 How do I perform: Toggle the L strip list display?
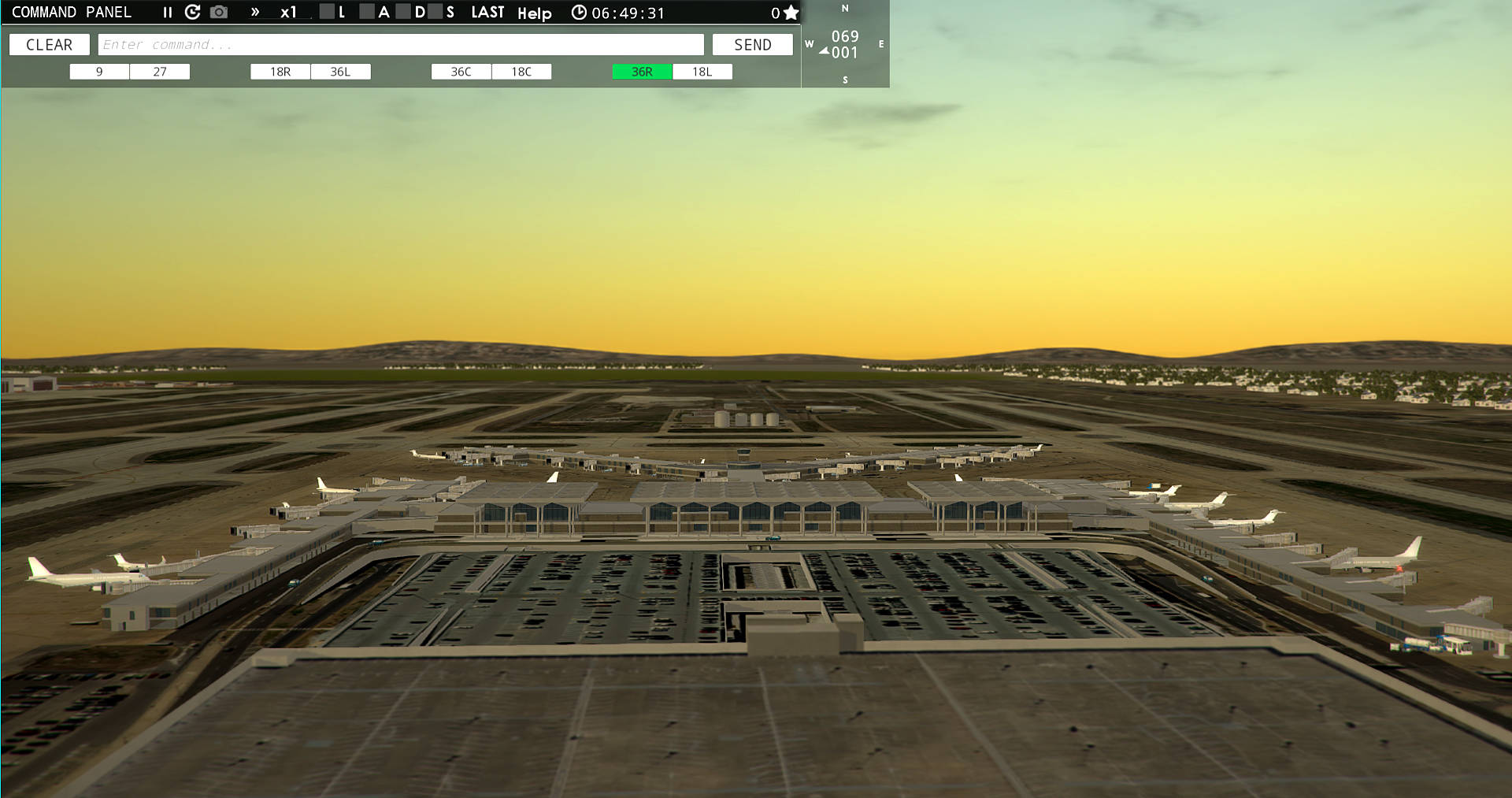326,12
